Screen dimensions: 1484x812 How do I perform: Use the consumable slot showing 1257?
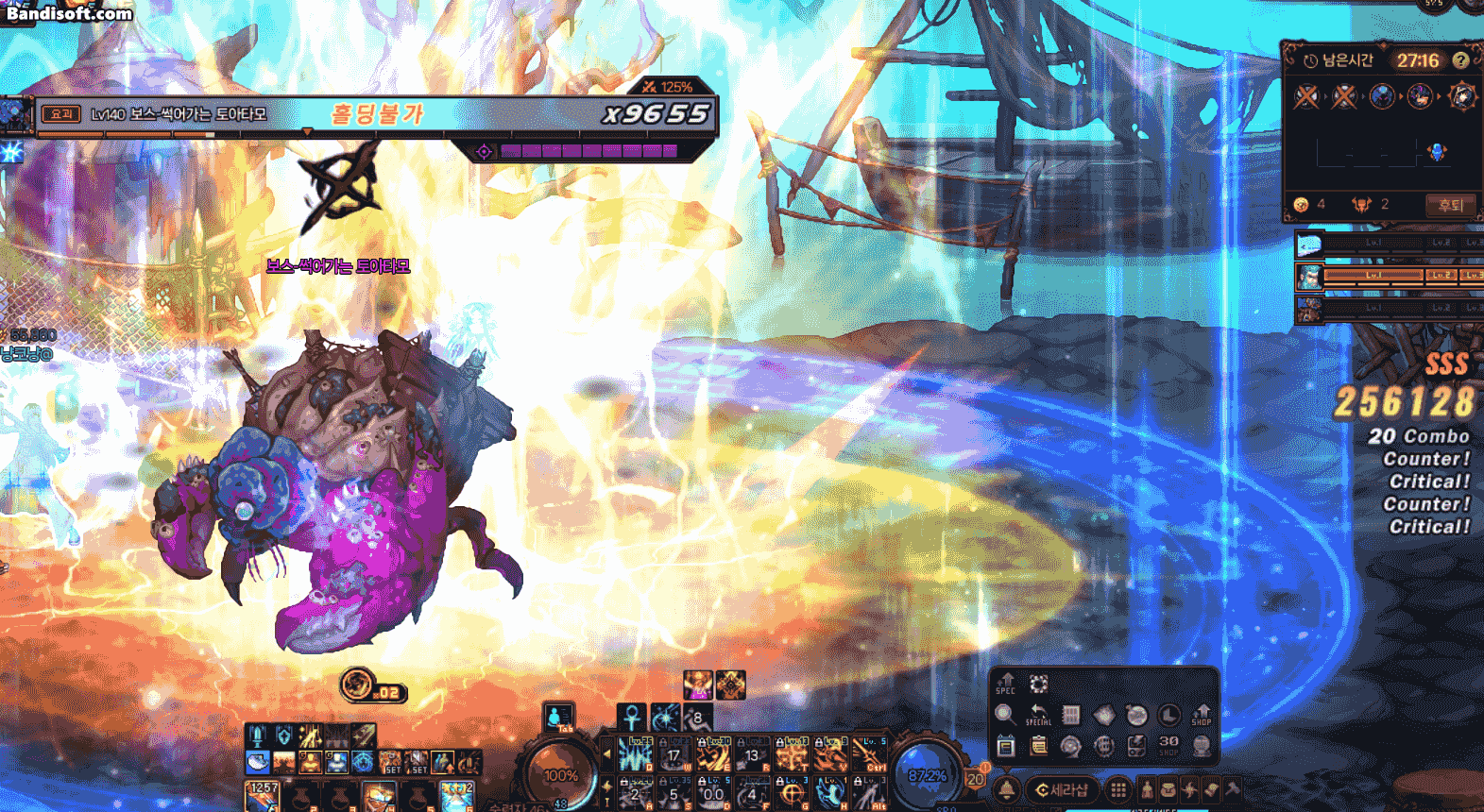point(262,796)
